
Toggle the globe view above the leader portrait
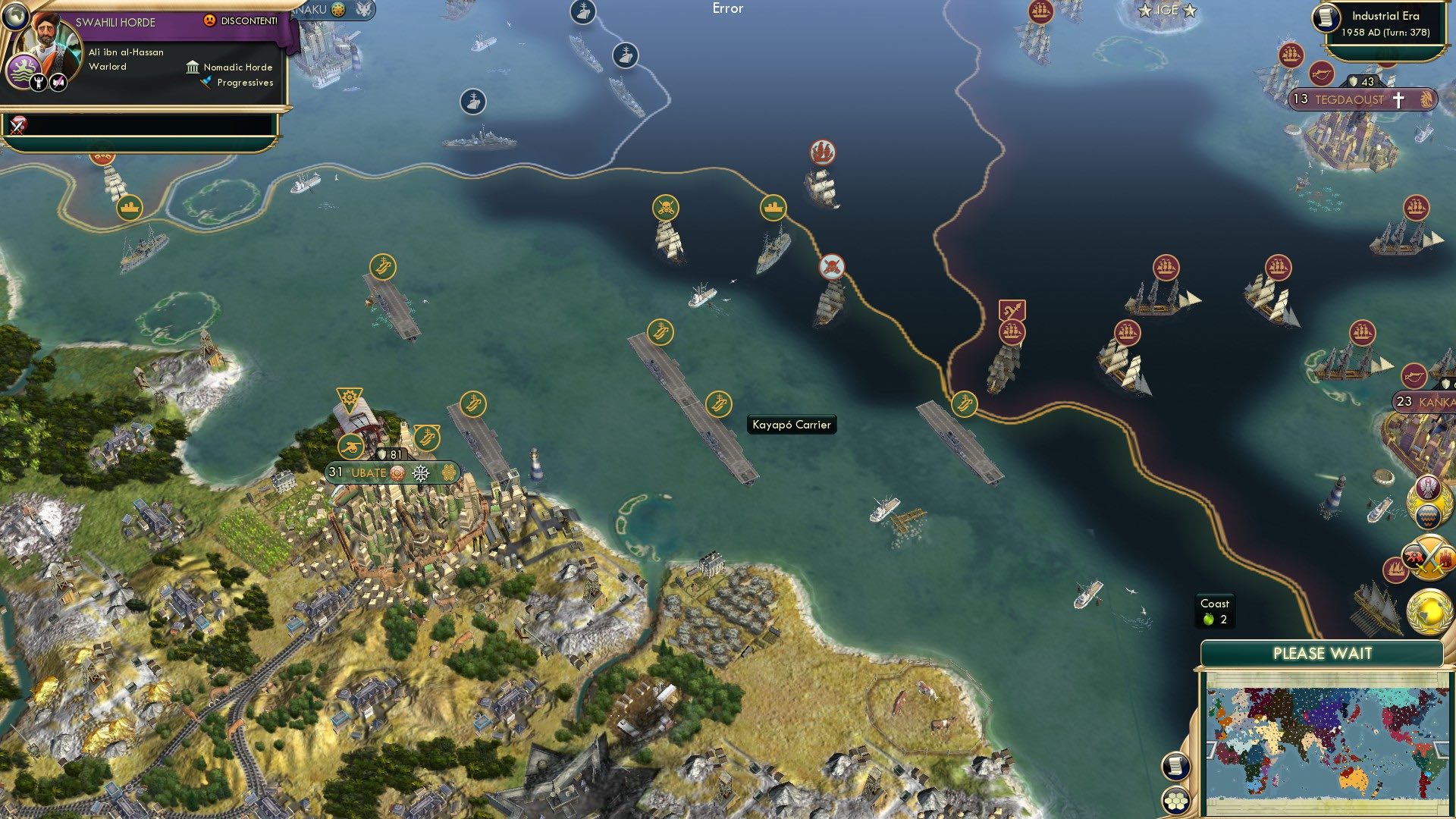pyautogui.click(x=16, y=16)
